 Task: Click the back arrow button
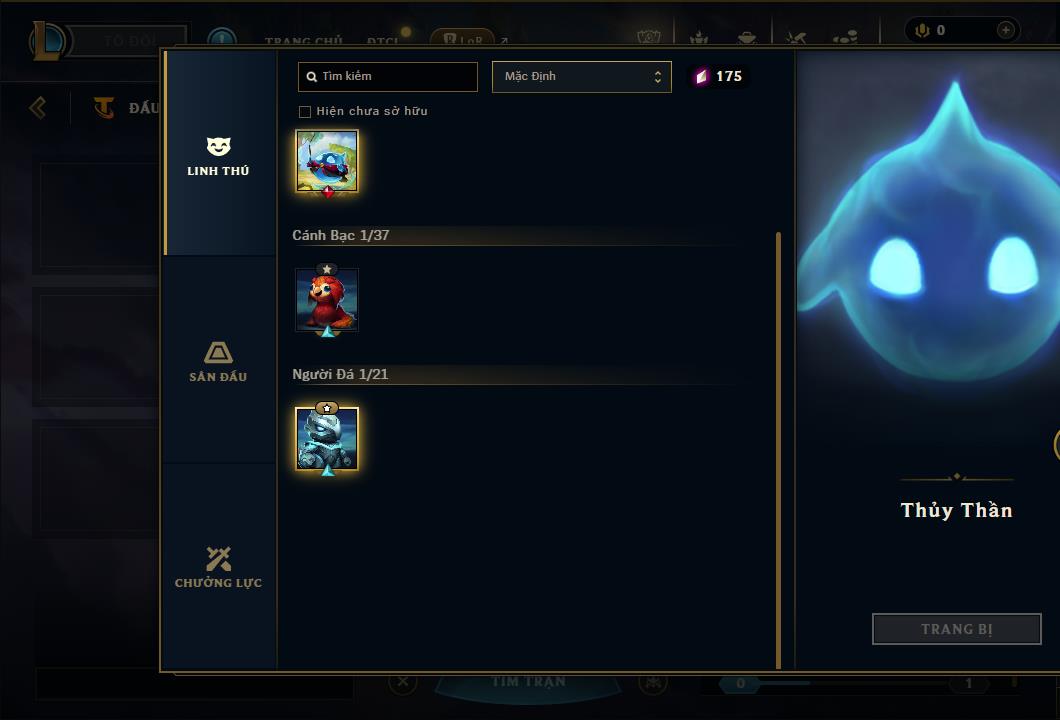pyautogui.click(x=38, y=107)
